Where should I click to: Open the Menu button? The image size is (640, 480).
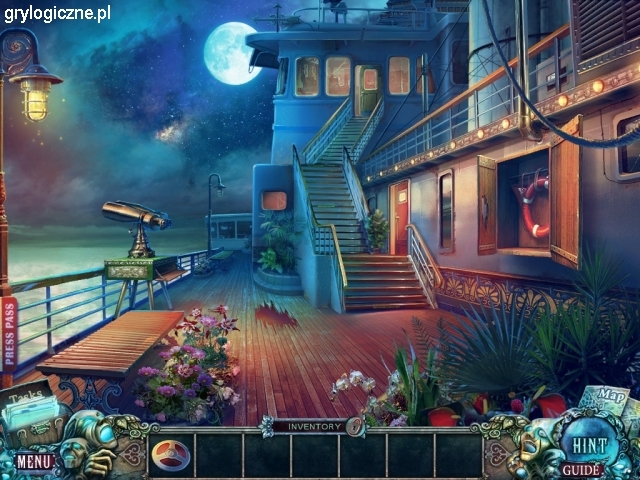point(33,461)
